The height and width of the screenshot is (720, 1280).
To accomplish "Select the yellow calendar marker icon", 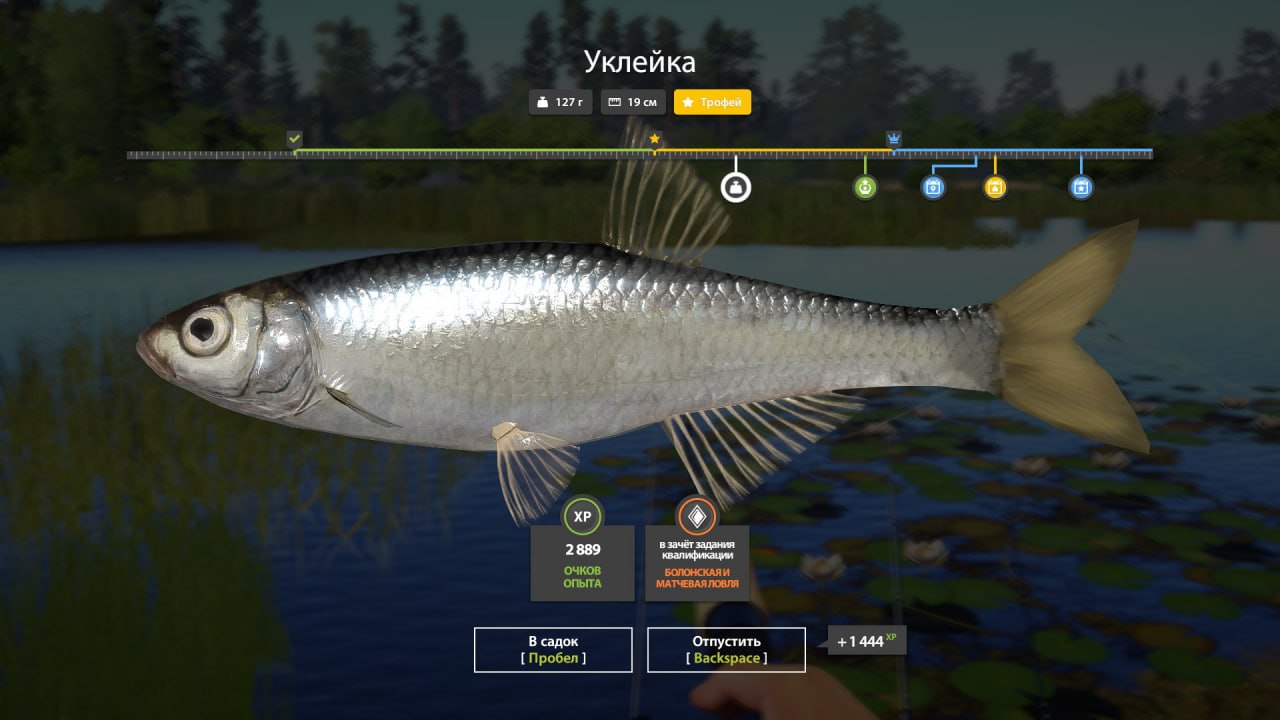I will click(995, 187).
